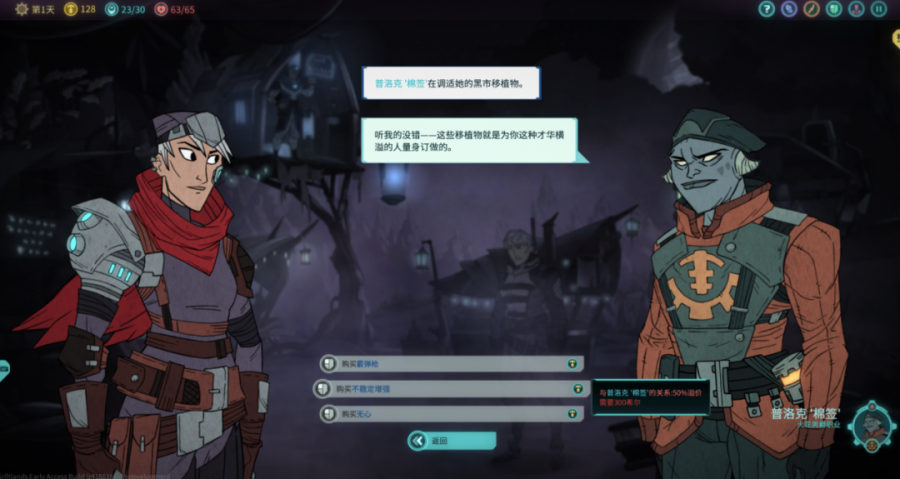Open the question mark help icon
This screenshot has width=900, height=479.
point(767,9)
